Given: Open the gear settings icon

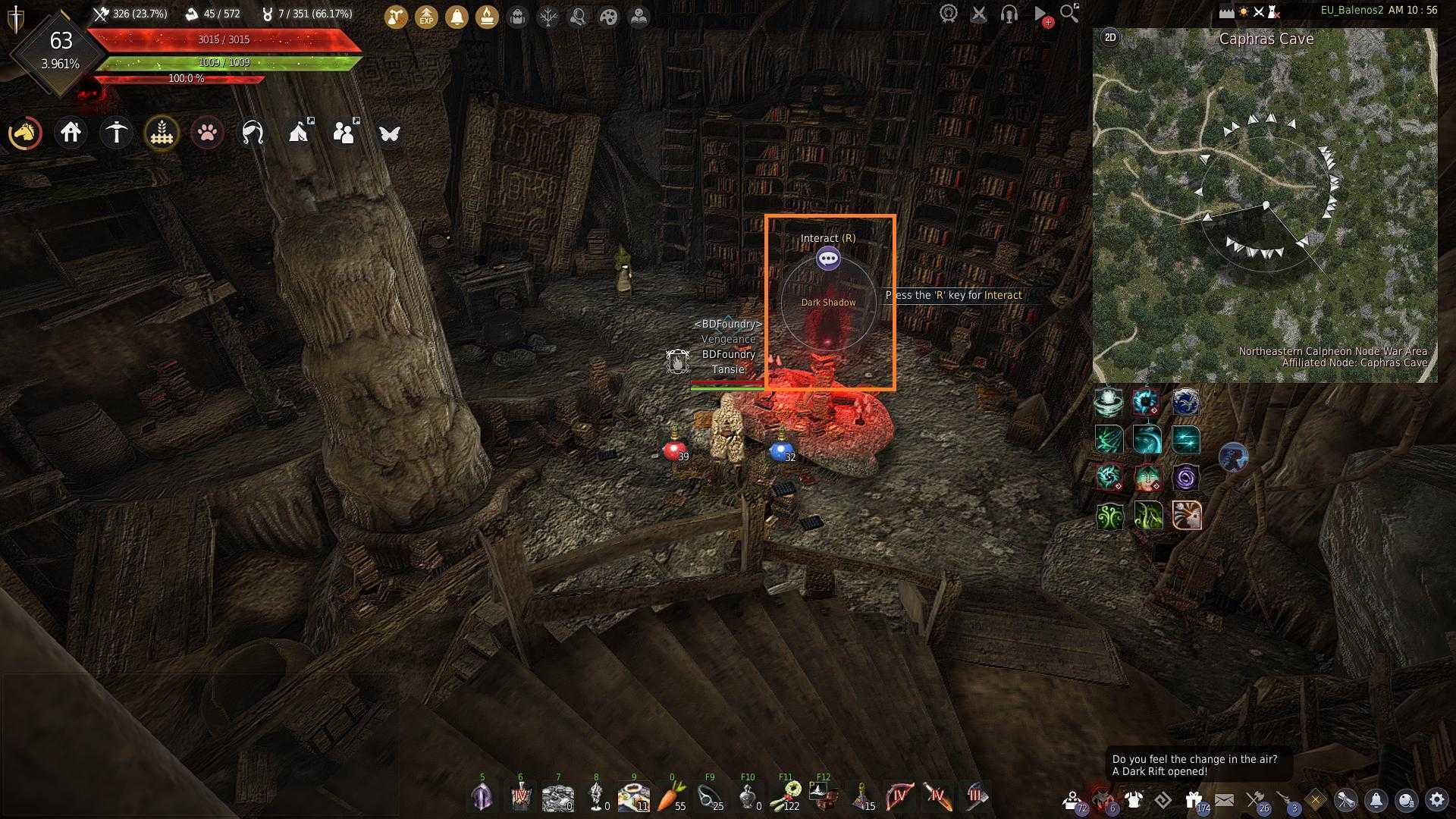Looking at the screenshot, I should 1437,800.
